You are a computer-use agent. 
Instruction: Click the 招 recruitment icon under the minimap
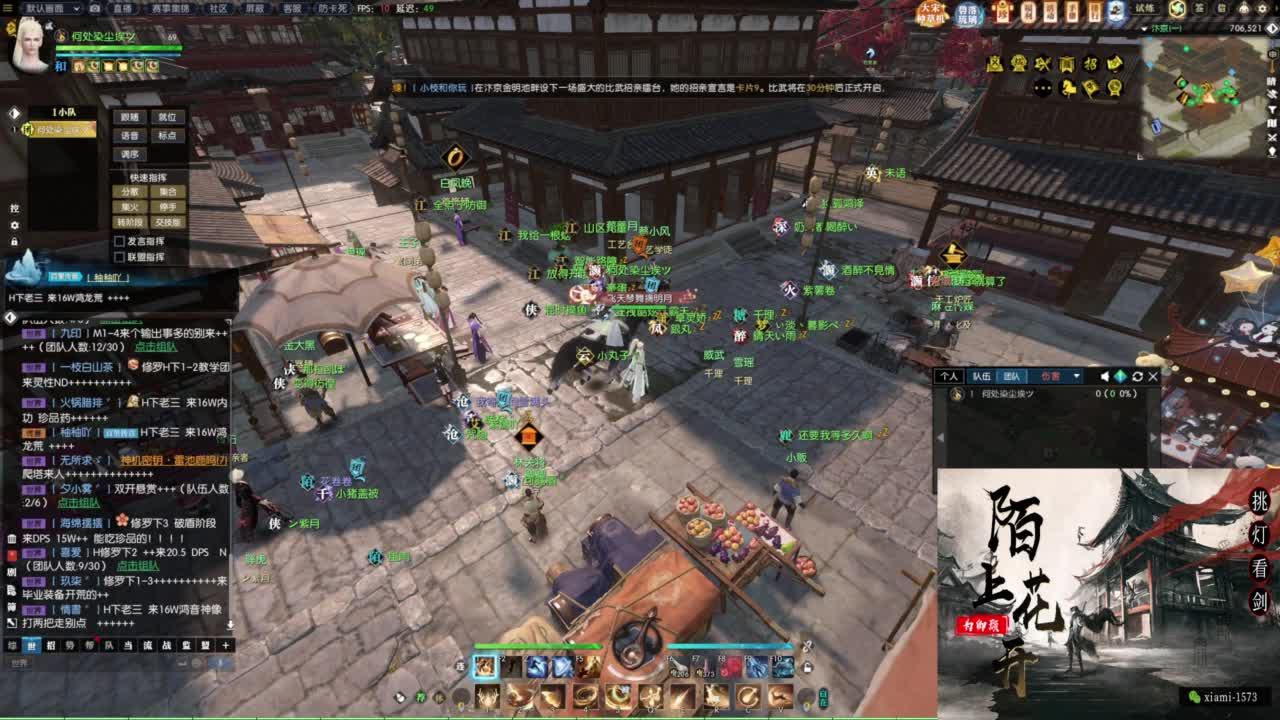(x=1092, y=64)
